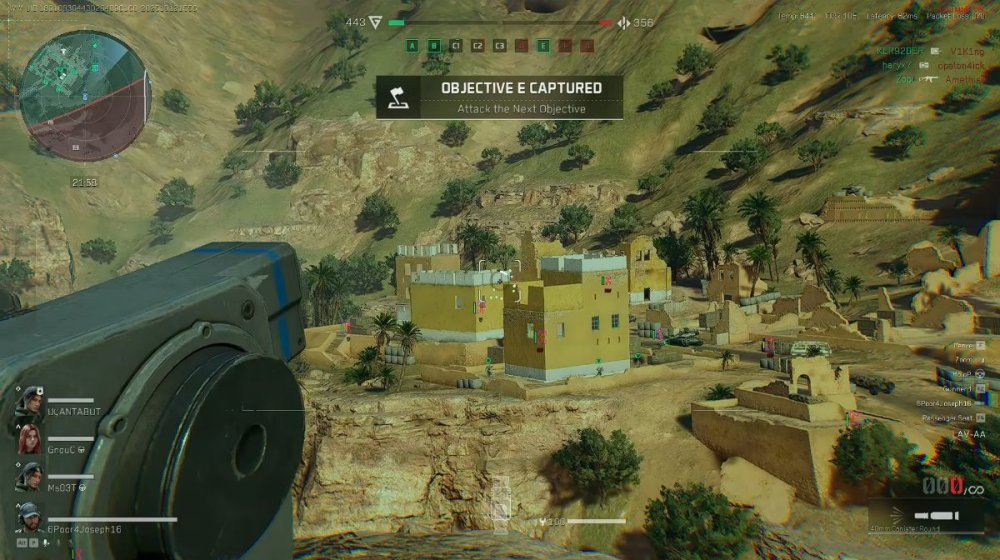Click the Objective E Captured flag icon
Image resolution: width=1000 pixels, height=560 pixels.
399,96
